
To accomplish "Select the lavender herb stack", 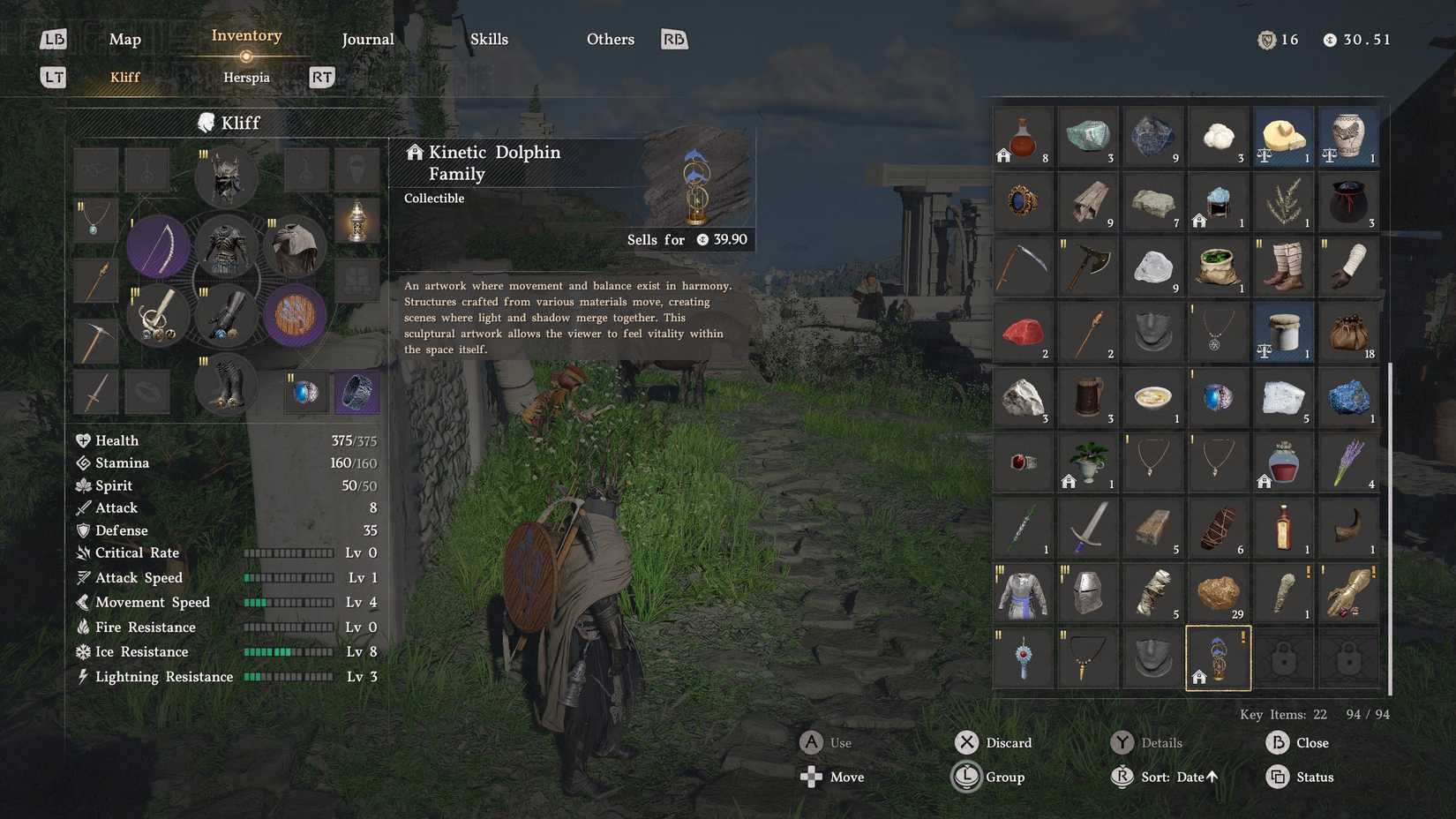I will (x=1348, y=462).
